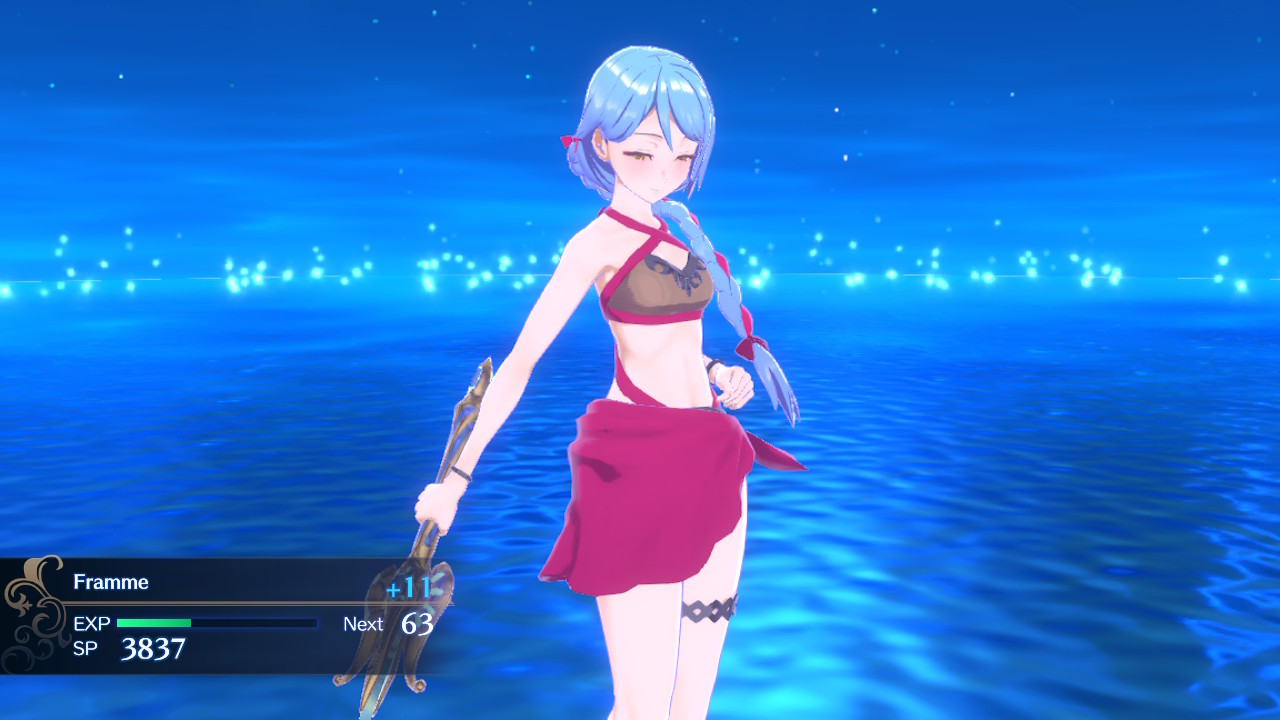Click the SP value 3837
The height and width of the screenshot is (720, 1280).
click(x=153, y=648)
